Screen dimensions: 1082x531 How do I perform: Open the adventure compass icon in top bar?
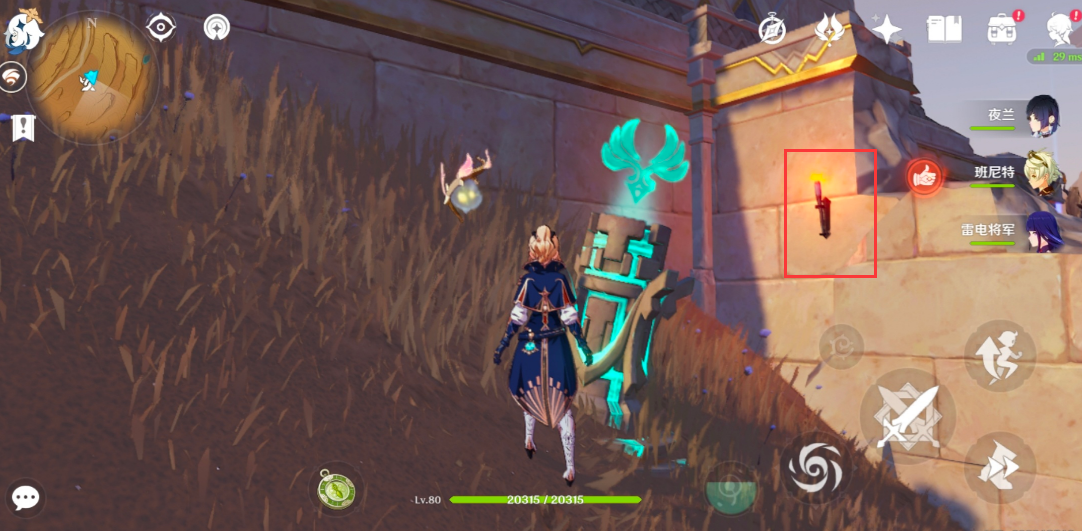click(772, 30)
